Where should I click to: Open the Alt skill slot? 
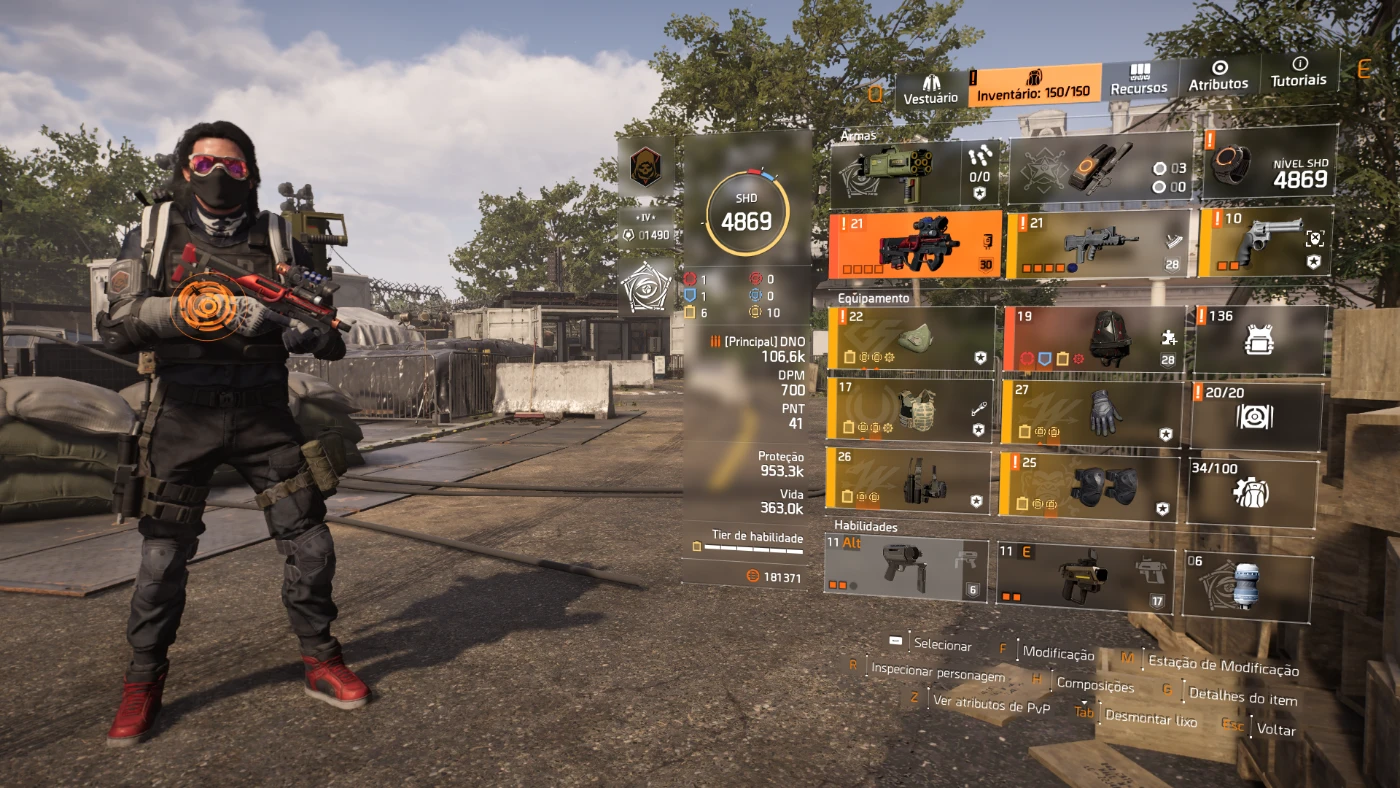[905, 568]
